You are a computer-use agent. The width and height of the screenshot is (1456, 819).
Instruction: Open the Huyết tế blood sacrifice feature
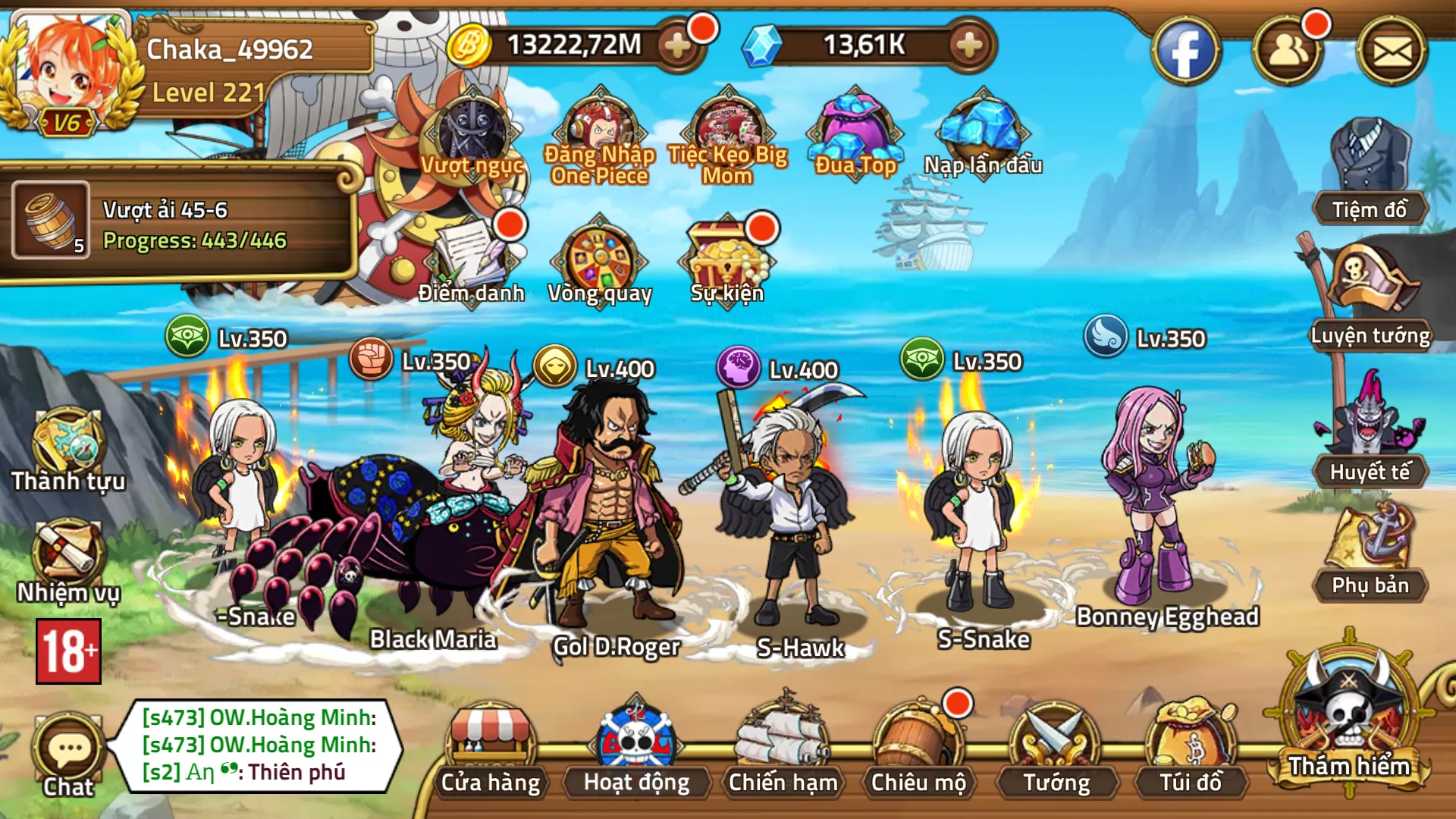point(1369,432)
